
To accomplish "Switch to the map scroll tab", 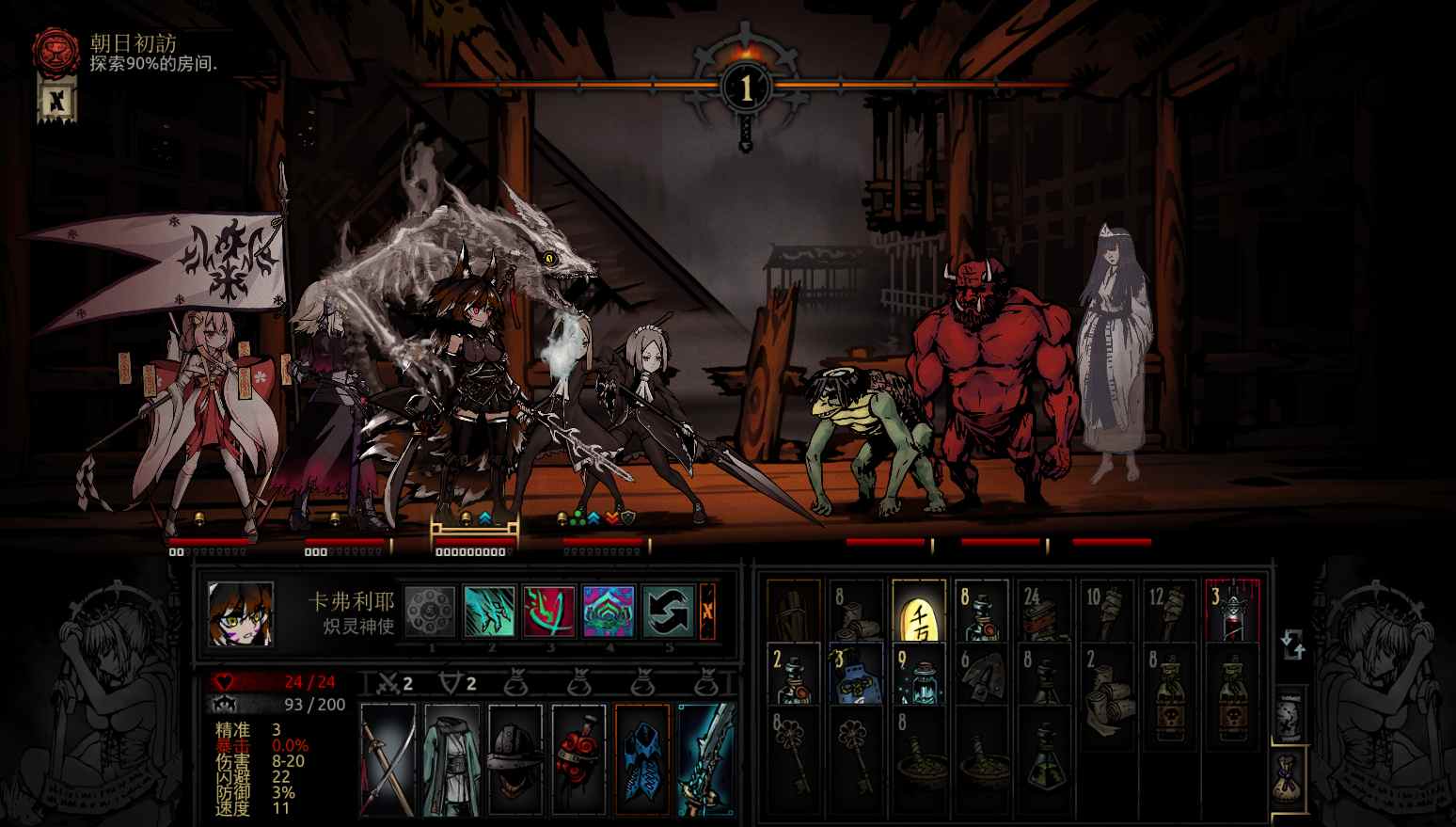I will [1289, 716].
